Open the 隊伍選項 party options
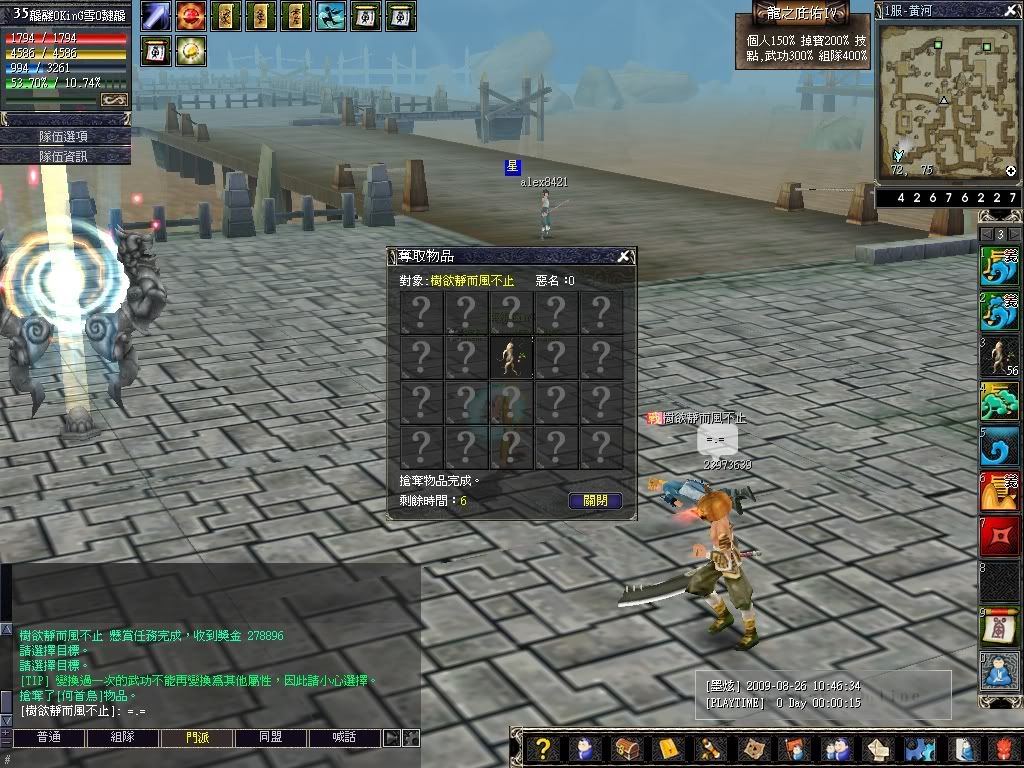The width and height of the screenshot is (1024, 768). pyautogui.click(x=65, y=136)
